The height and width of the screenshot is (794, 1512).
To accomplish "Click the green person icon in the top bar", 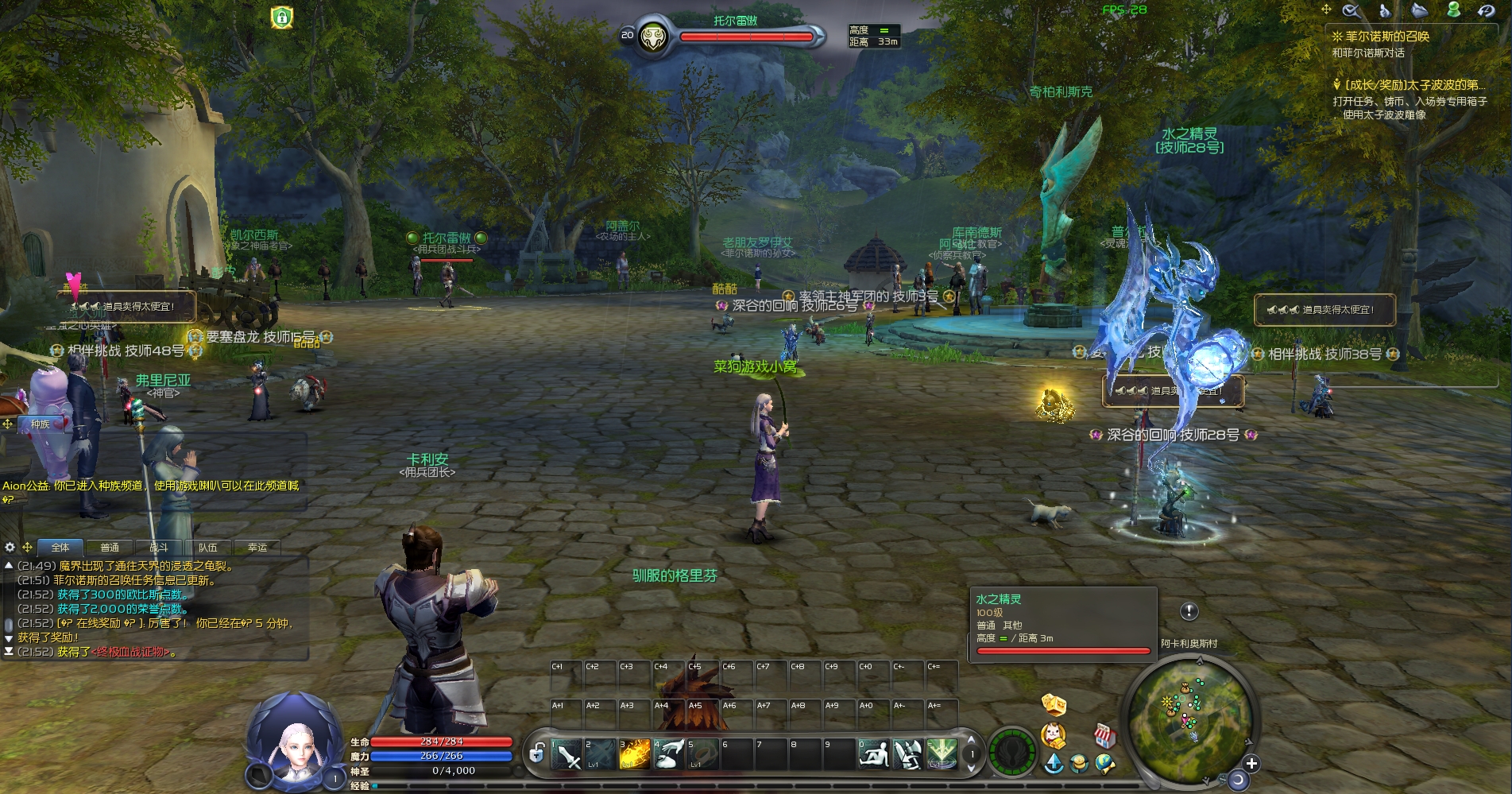I will [1454, 10].
